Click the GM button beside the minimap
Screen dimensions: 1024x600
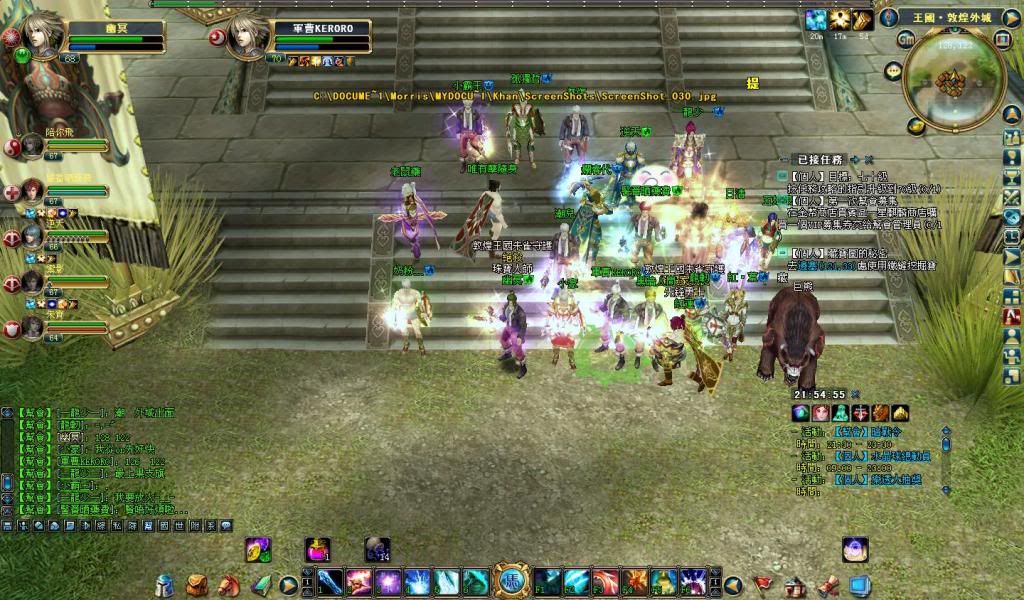pos(907,38)
